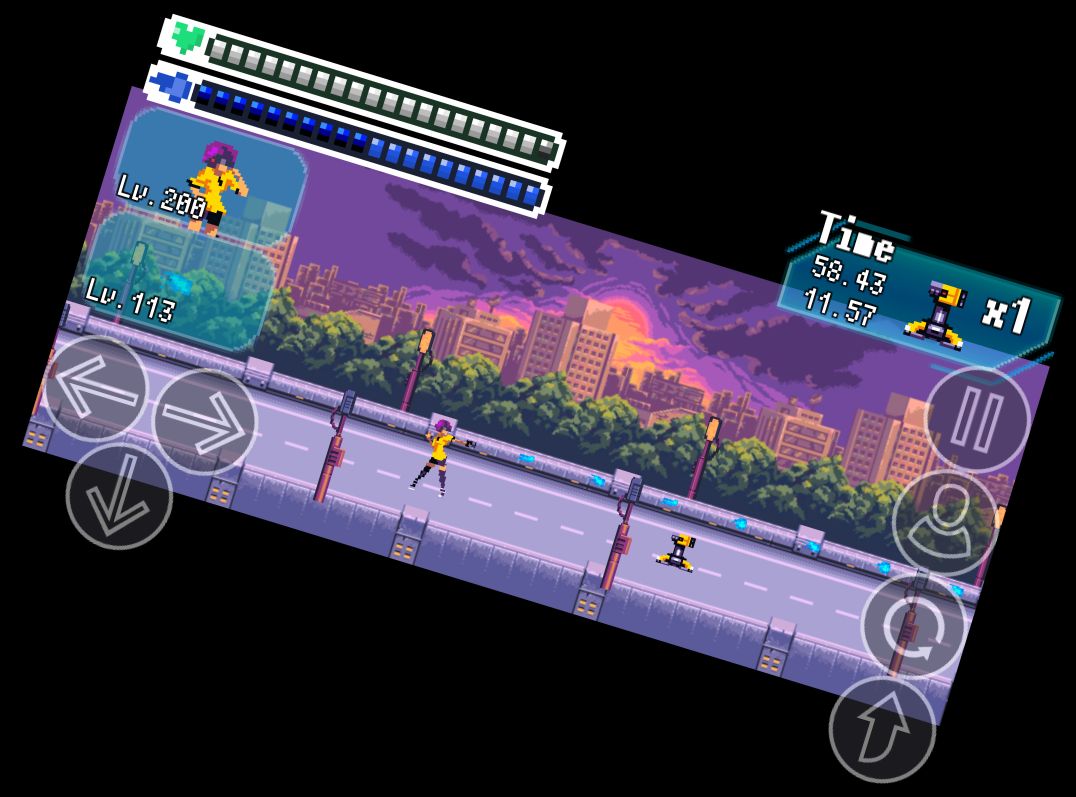Image resolution: width=1076 pixels, height=797 pixels.
Task: Tap the down arrow crouch button
Action: (119, 495)
